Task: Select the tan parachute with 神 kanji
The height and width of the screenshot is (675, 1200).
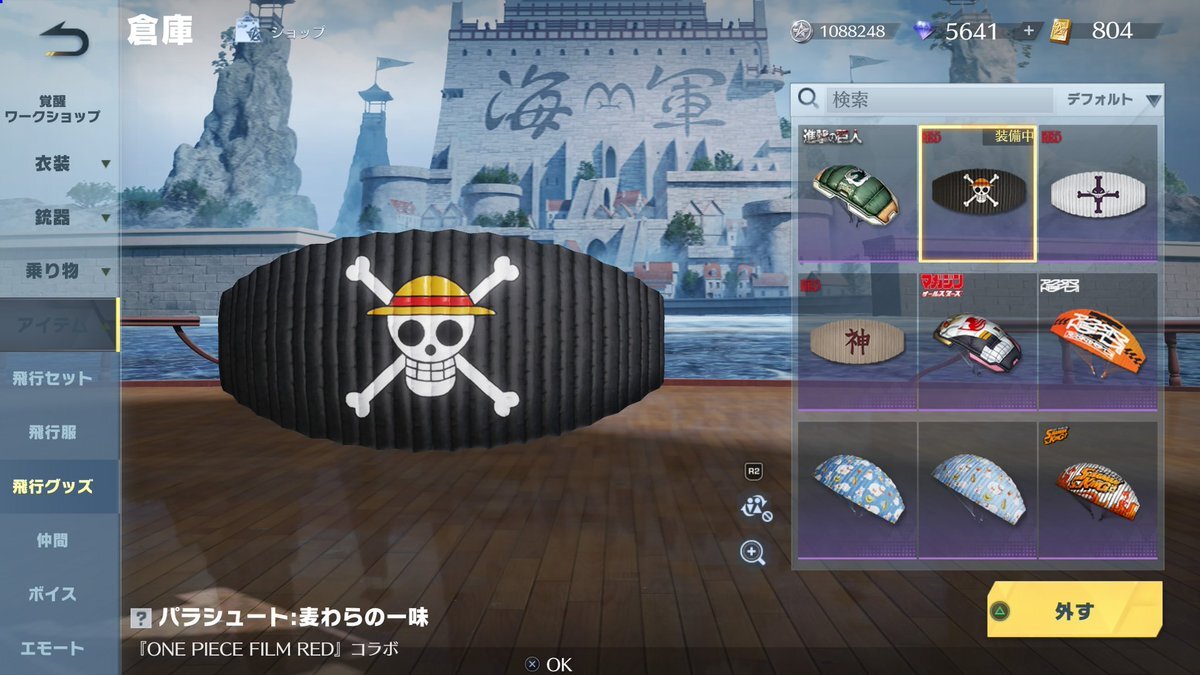Action: [858, 341]
